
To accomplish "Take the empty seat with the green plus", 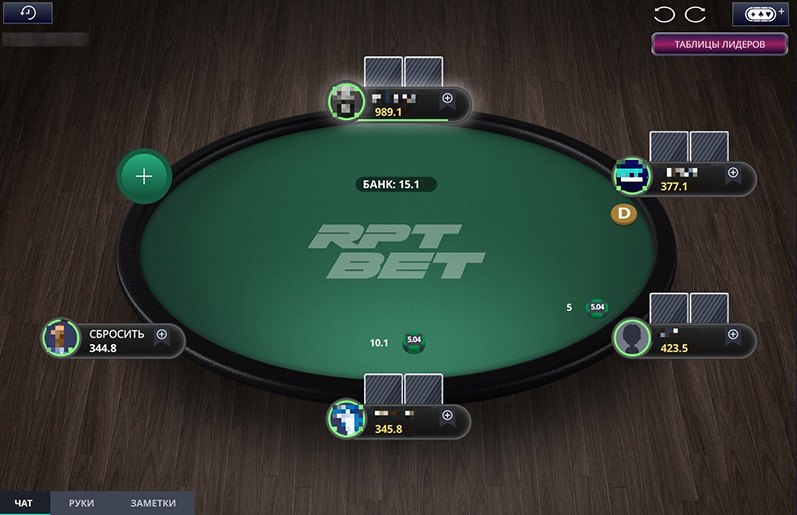I will point(145,177).
